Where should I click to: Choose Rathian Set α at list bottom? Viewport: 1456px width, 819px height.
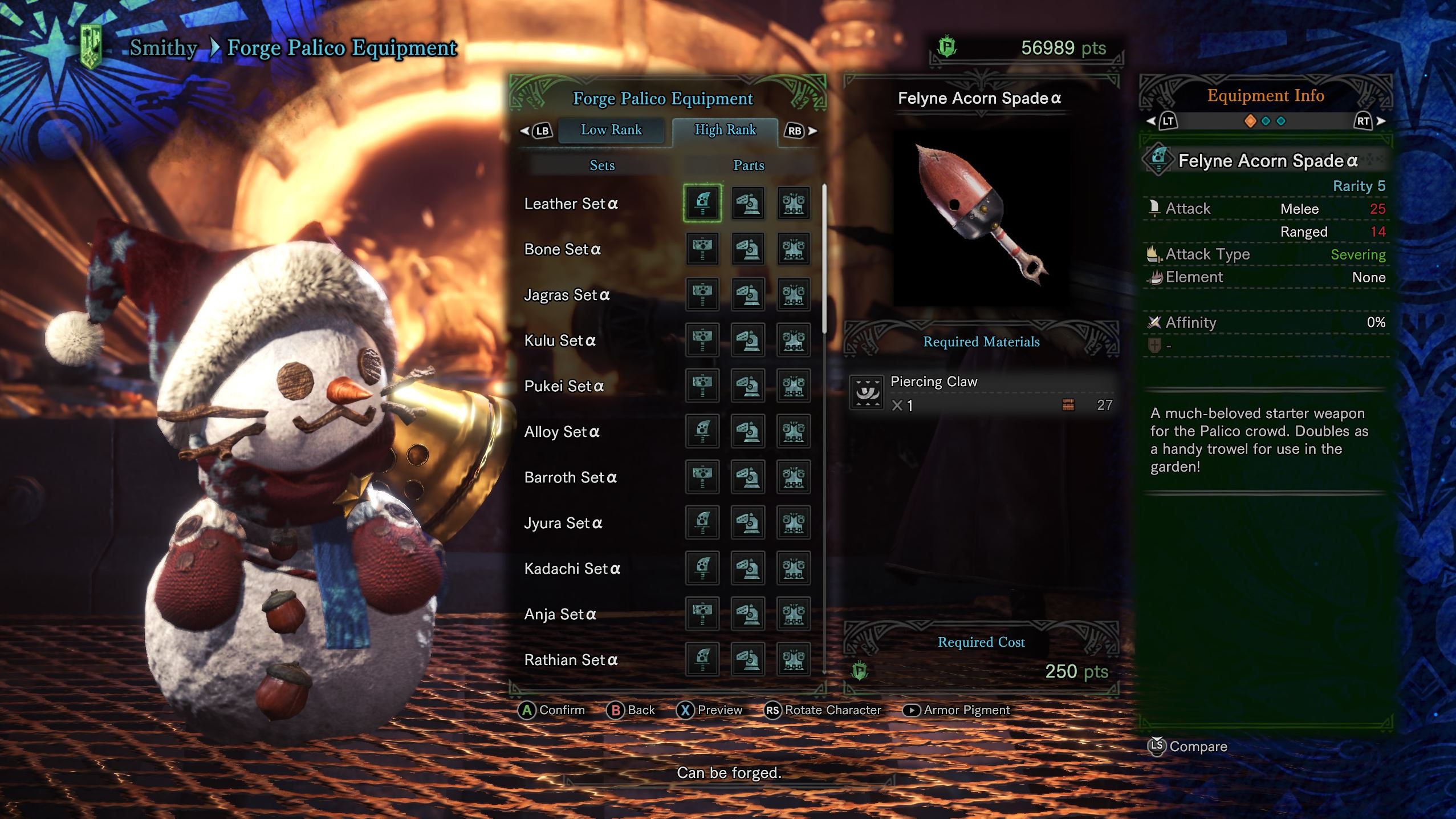[x=571, y=660]
